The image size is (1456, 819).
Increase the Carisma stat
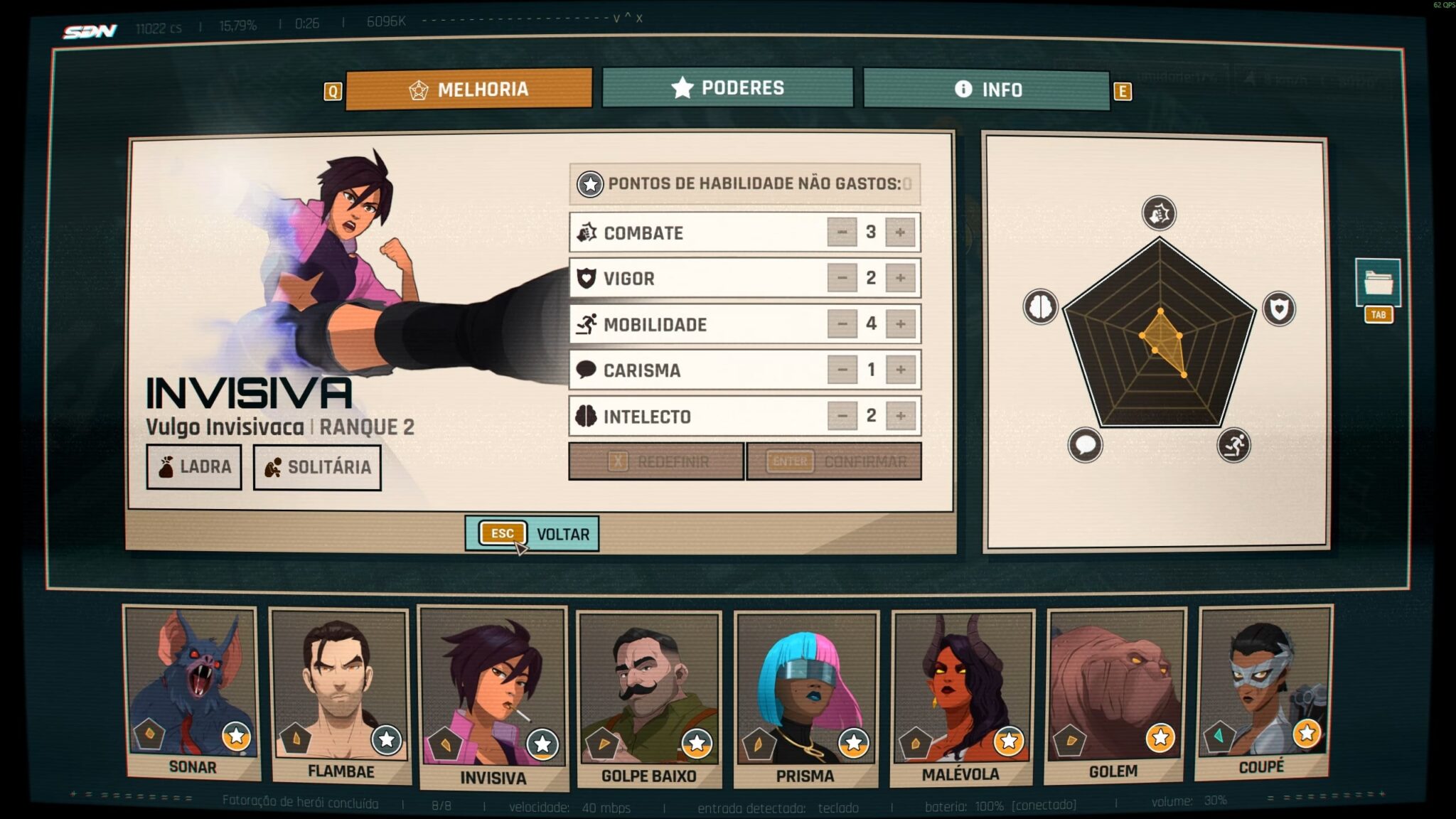[900, 370]
